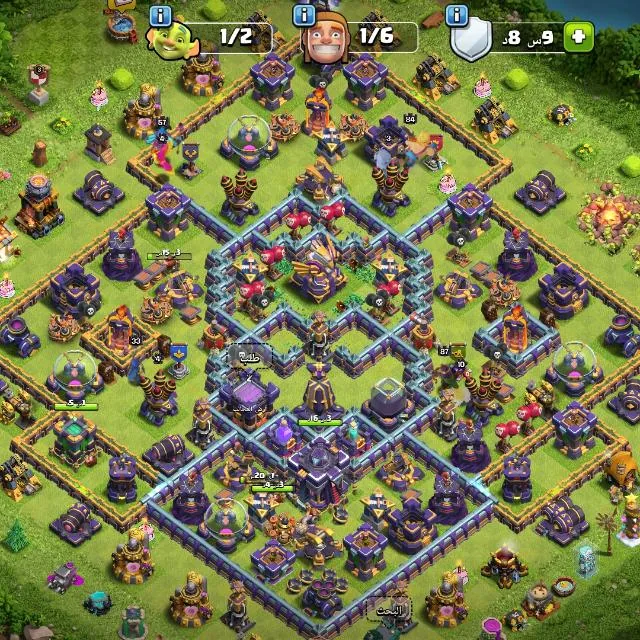Show info for the 1/6 builders
640x640 pixels.
pyautogui.click(x=306, y=15)
